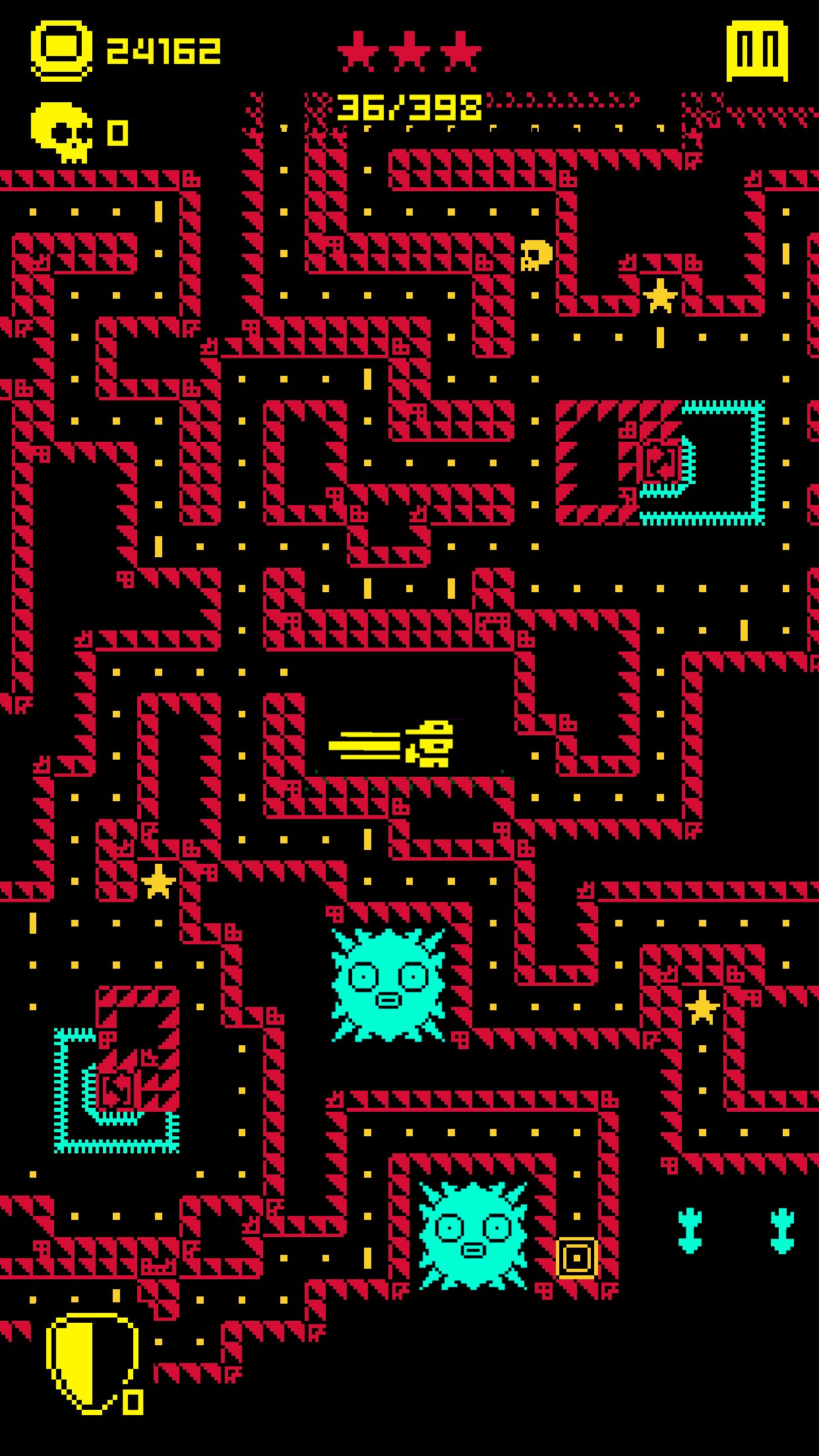Activate the yellow shield power-up

[92, 1363]
